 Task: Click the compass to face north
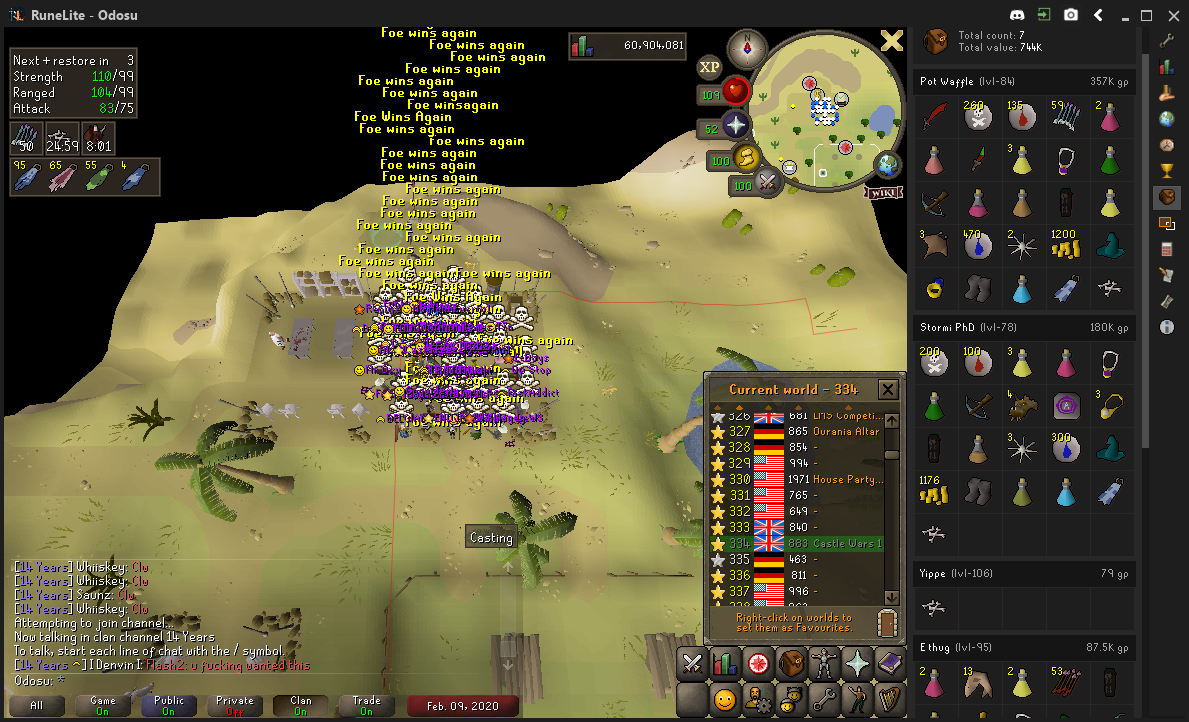[x=747, y=47]
